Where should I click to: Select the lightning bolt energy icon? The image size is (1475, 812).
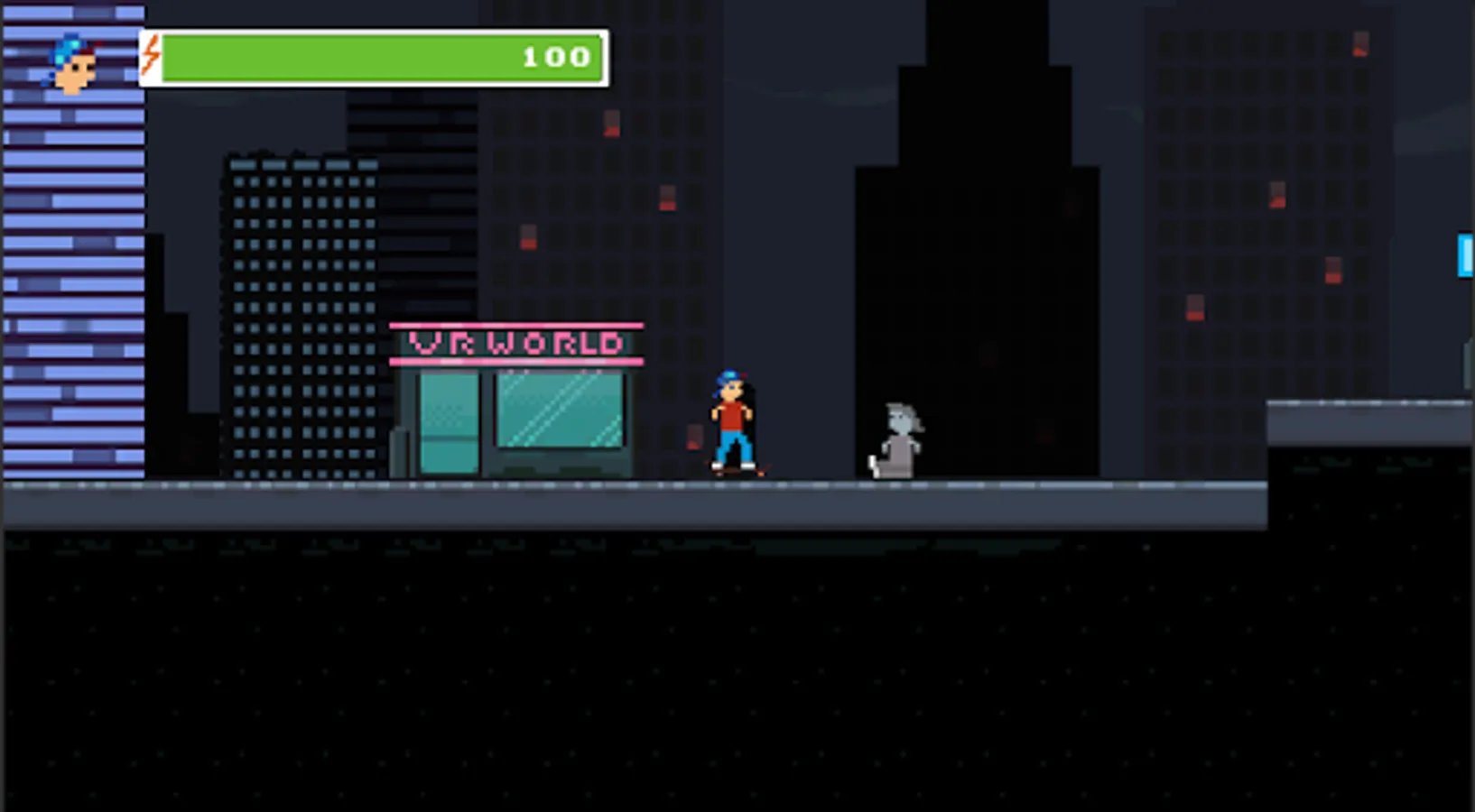[151, 56]
